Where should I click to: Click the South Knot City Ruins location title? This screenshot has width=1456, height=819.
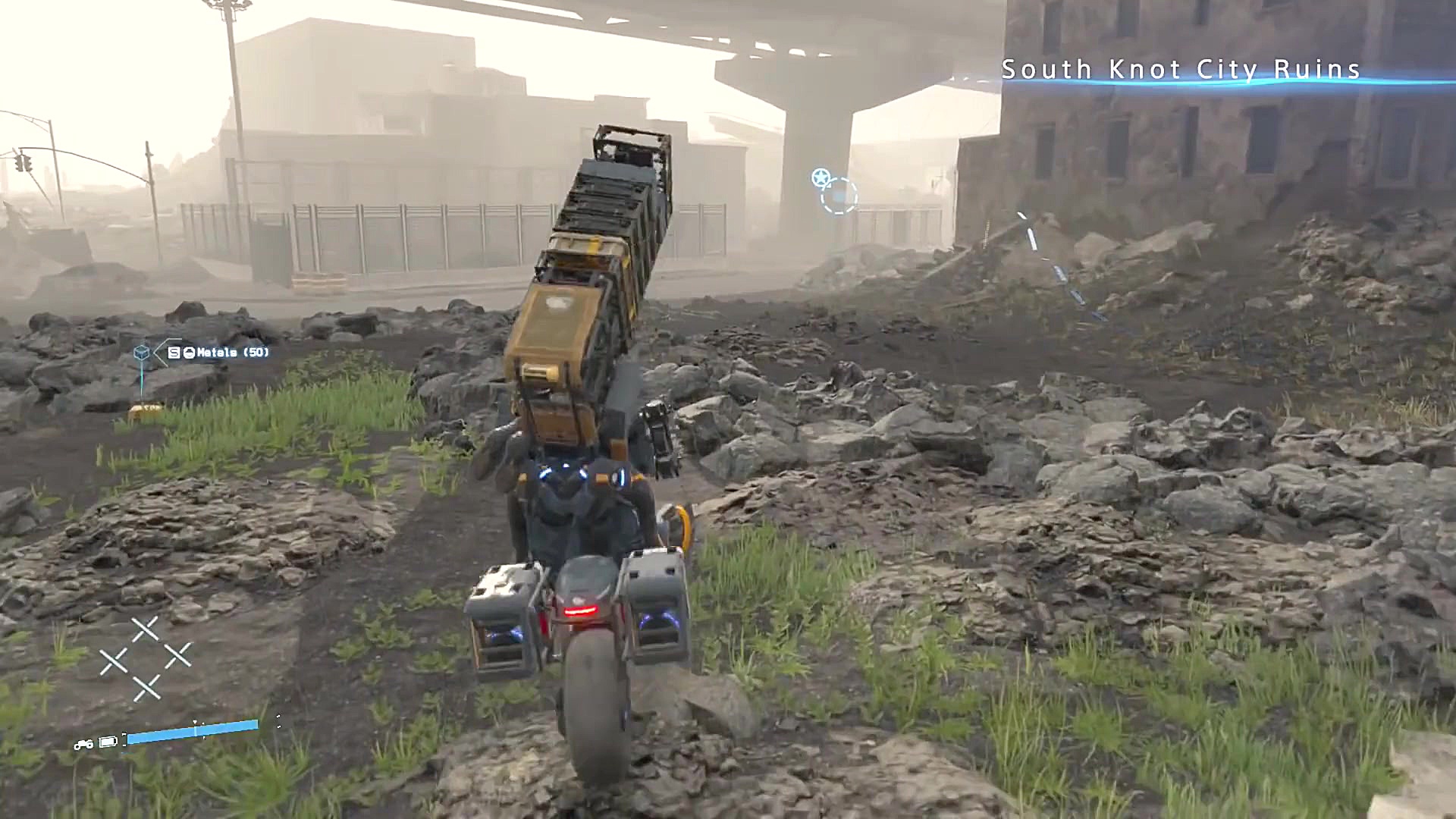tap(1181, 70)
